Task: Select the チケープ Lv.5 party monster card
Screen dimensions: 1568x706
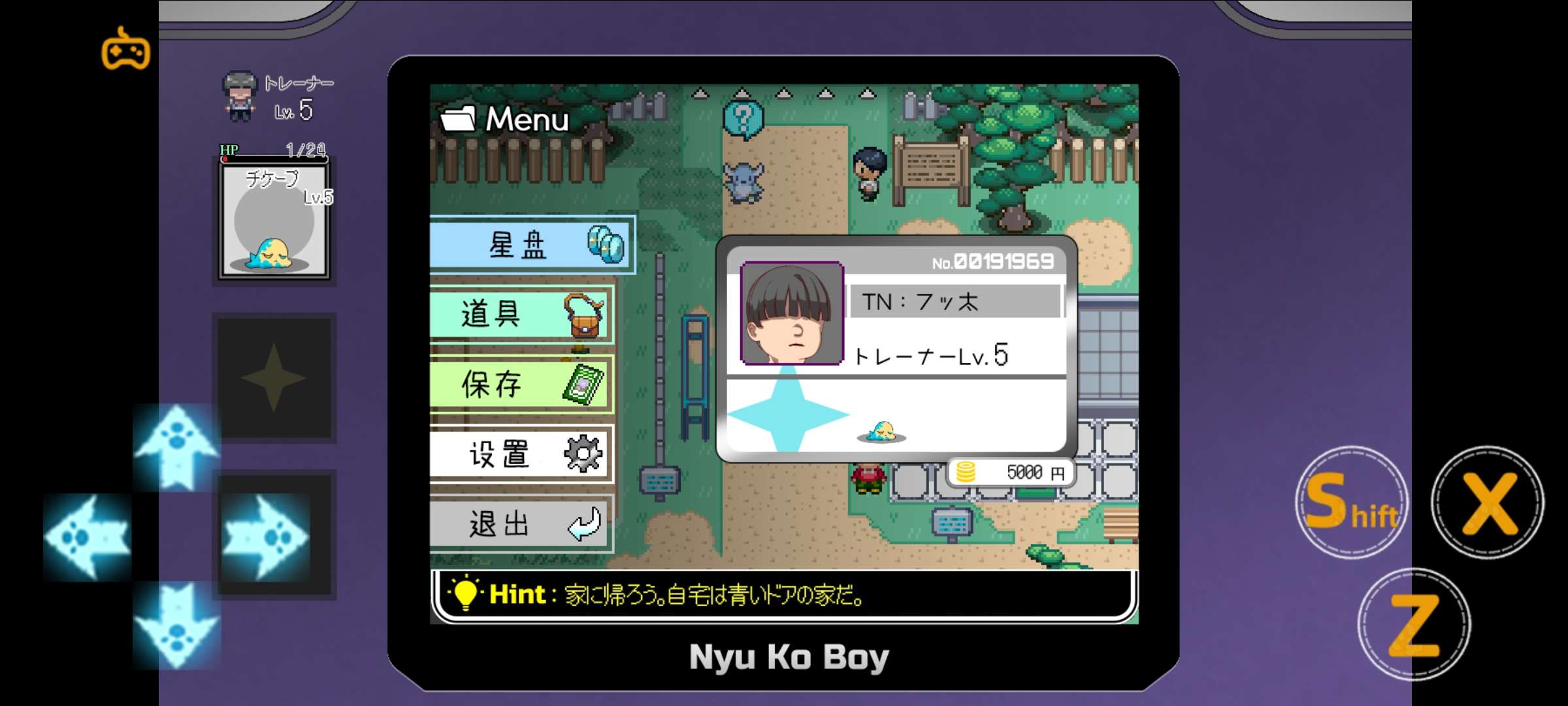Action: pyautogui.click(x=274, y=221)
